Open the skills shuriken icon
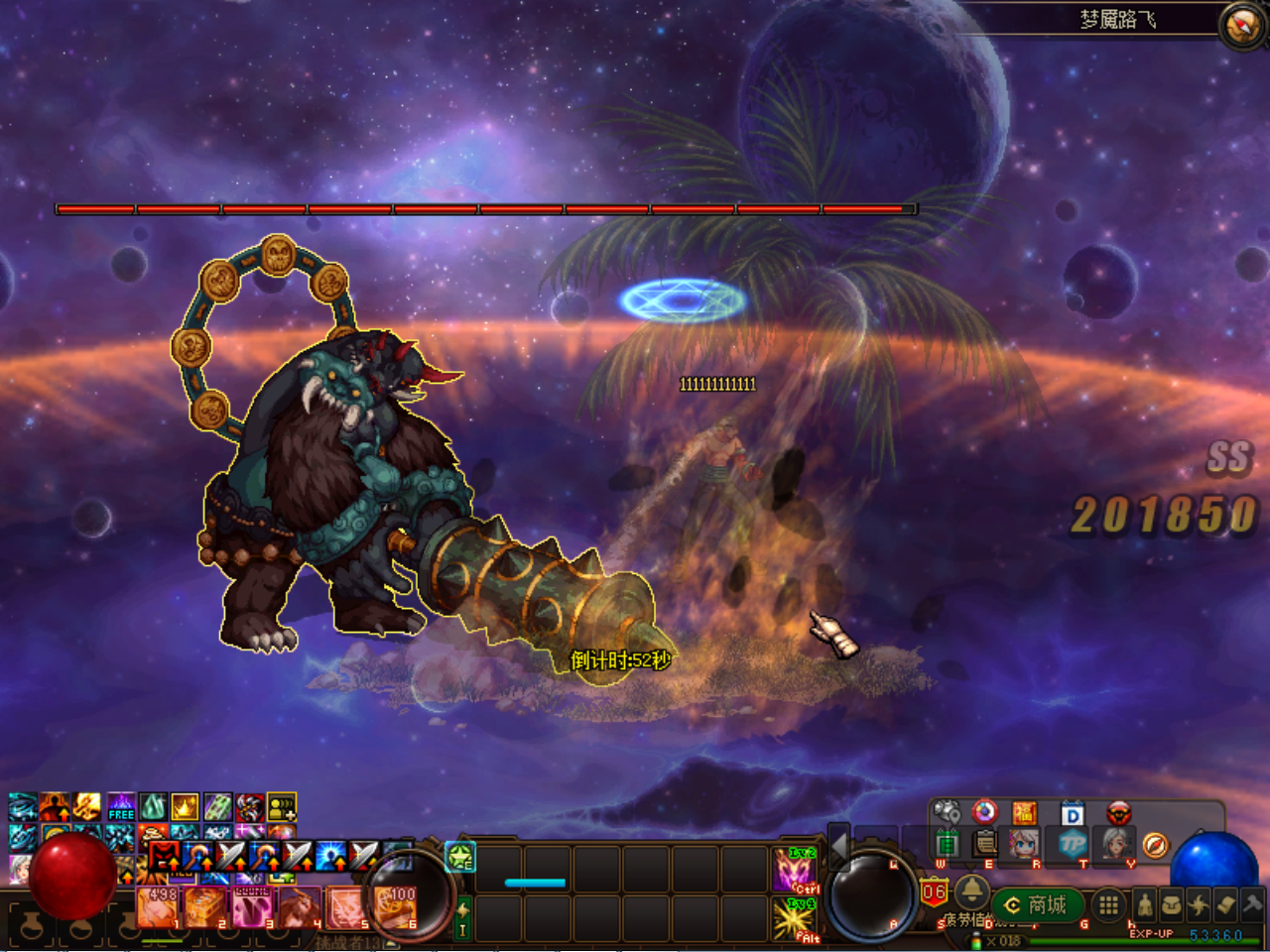The width and height of the screenshot is (1270, 952). (x=1199, y=904)
